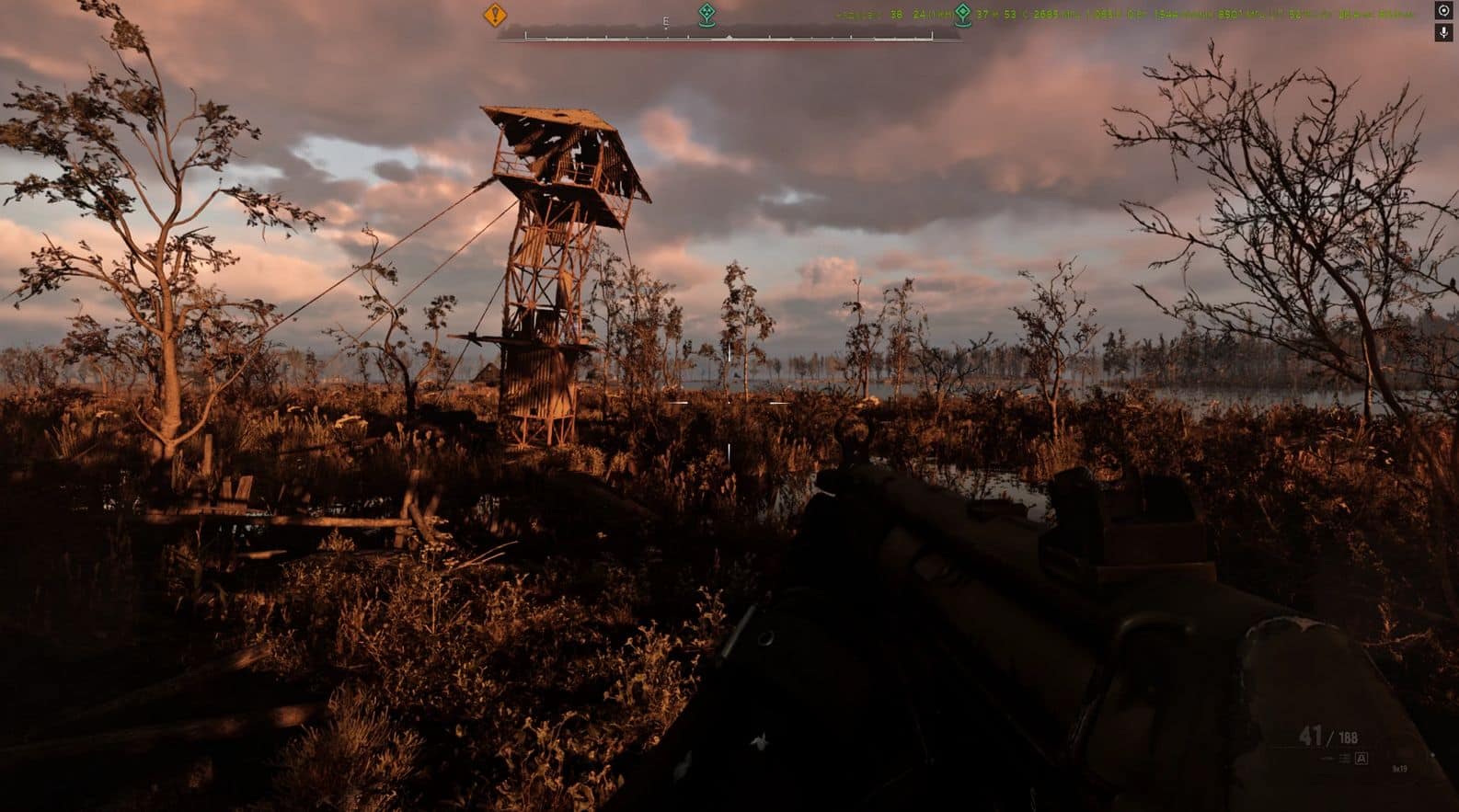Click the compass bar heading strip
Image resolution: width=1459 pixels, height=812 pixels.
tap(729, 37)
